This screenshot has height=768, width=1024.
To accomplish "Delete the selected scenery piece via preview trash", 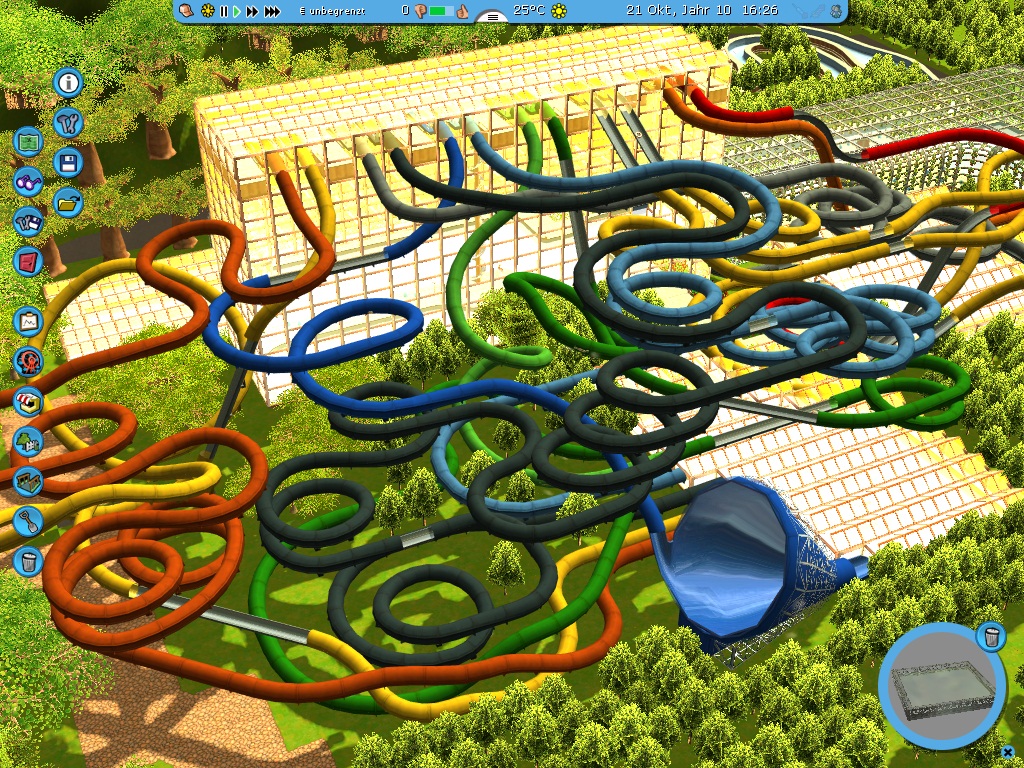I will 989,636.
